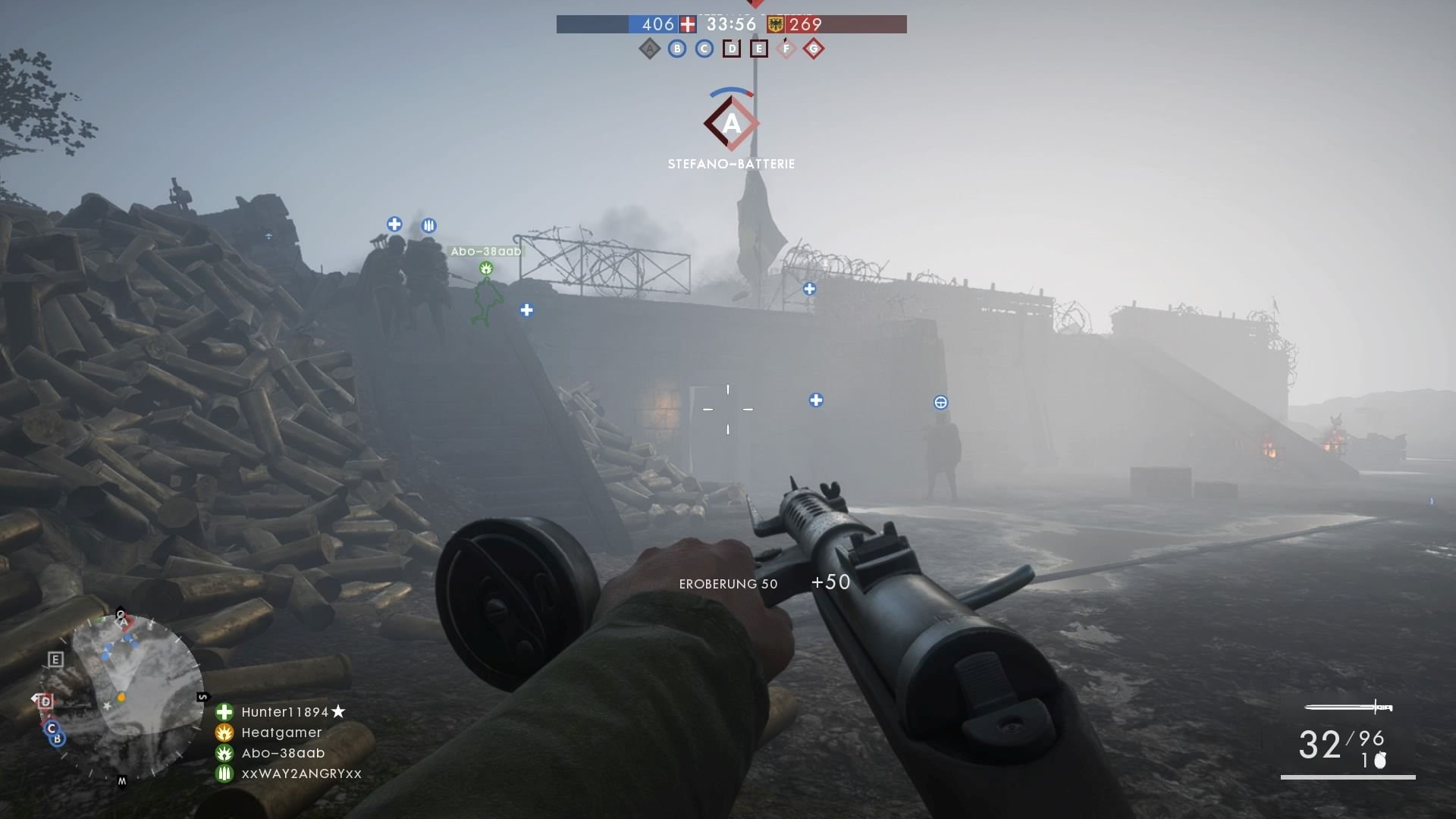The width and height of the screenshot is (1456, 819).
Task: Open the spawn beacon marker on the wall
Action: coord(943,403)
